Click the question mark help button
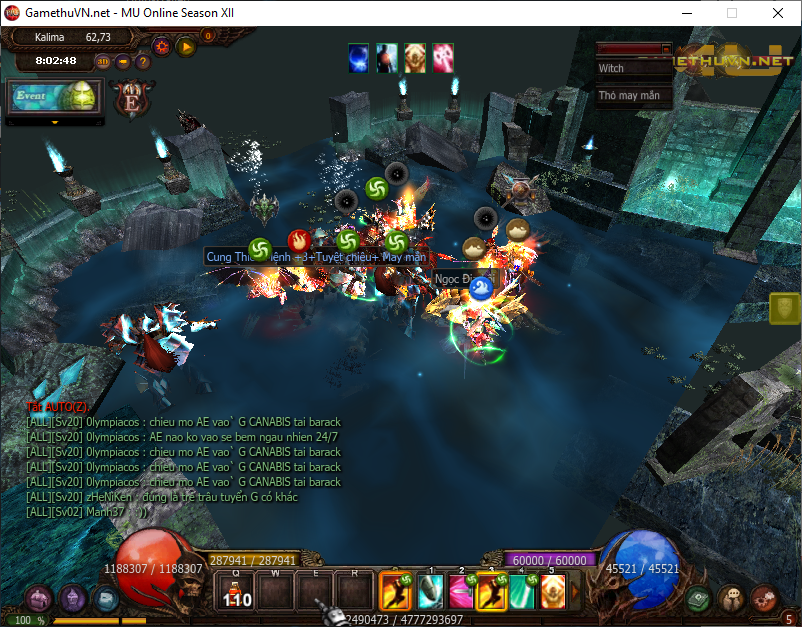This screenshot has width=802, height=627. (x=143, y=61)
